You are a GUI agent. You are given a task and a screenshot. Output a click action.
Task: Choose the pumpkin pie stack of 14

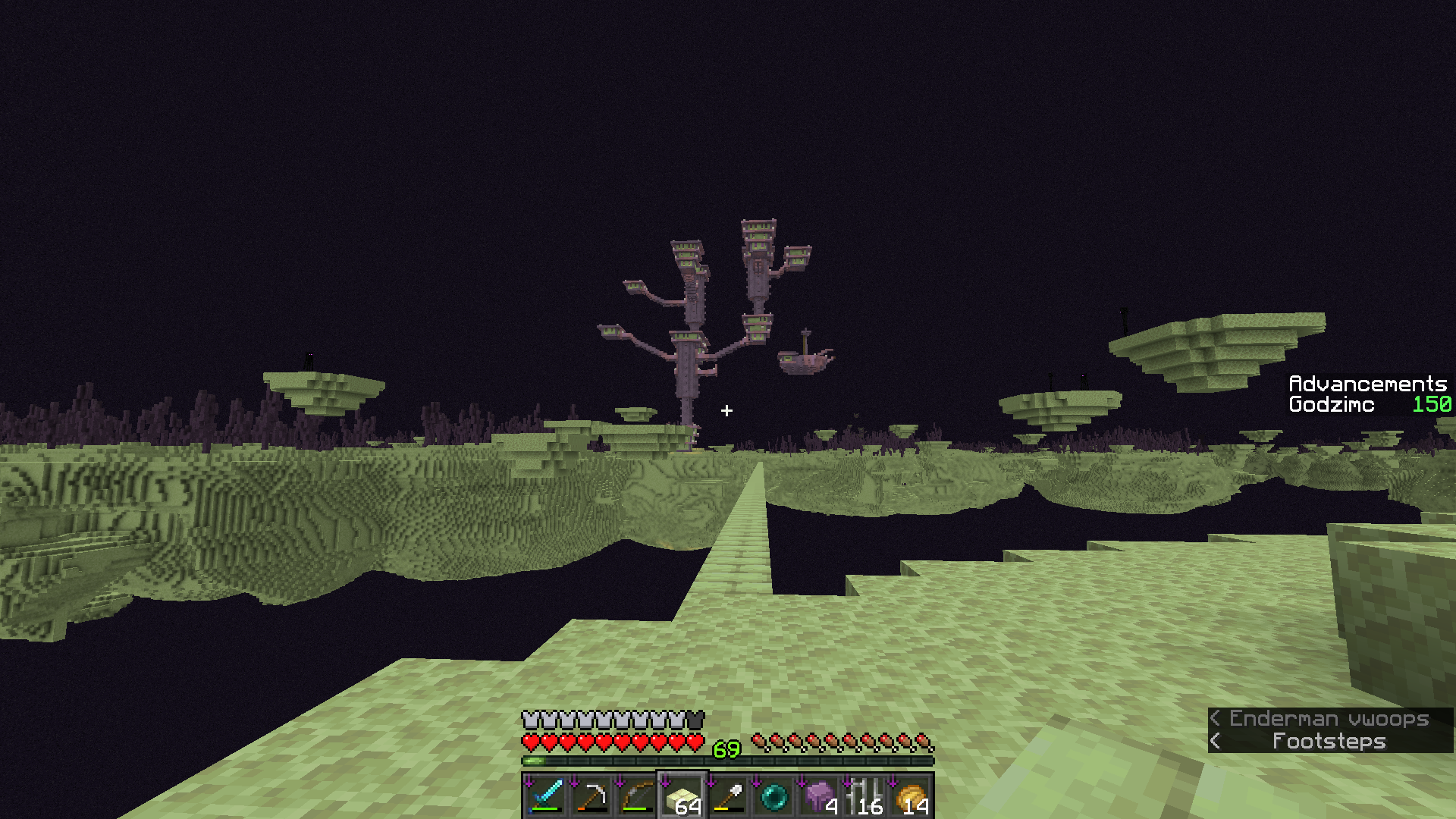910,796
